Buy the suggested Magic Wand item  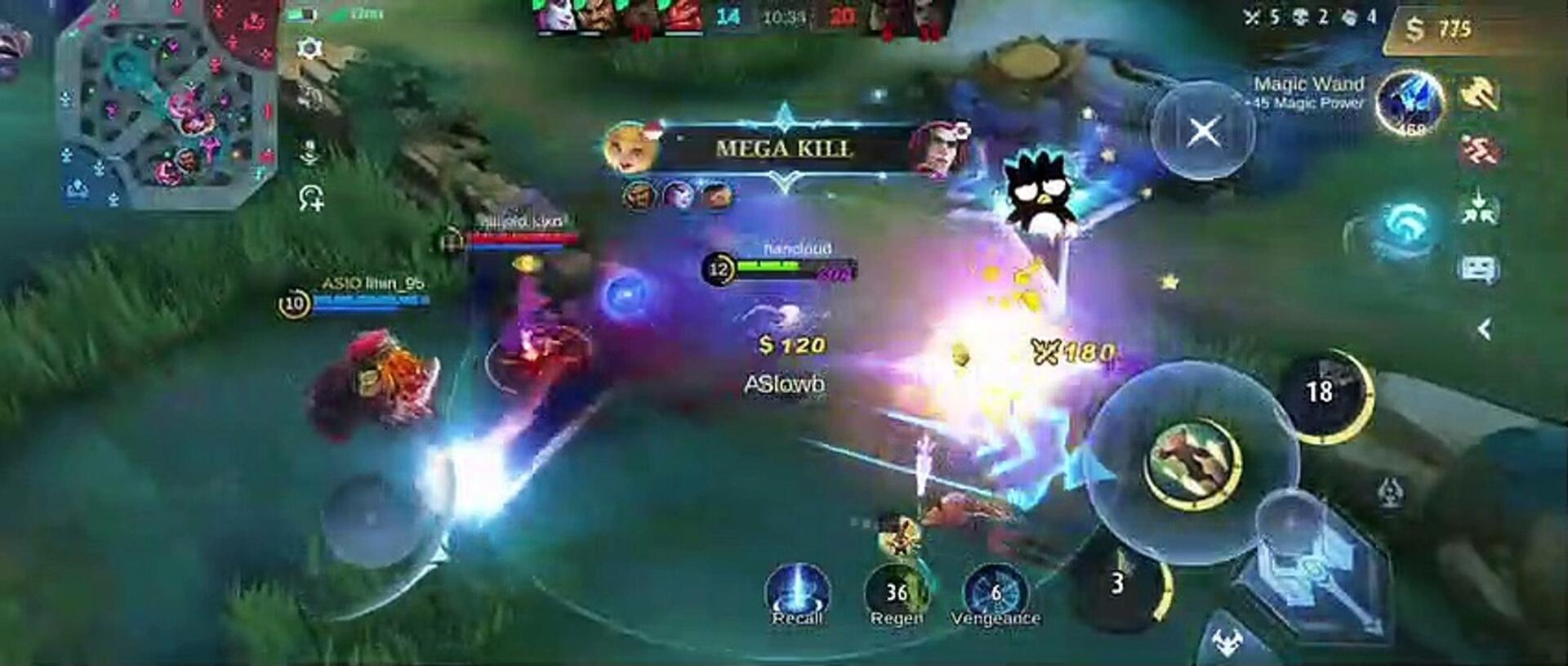1410,104
